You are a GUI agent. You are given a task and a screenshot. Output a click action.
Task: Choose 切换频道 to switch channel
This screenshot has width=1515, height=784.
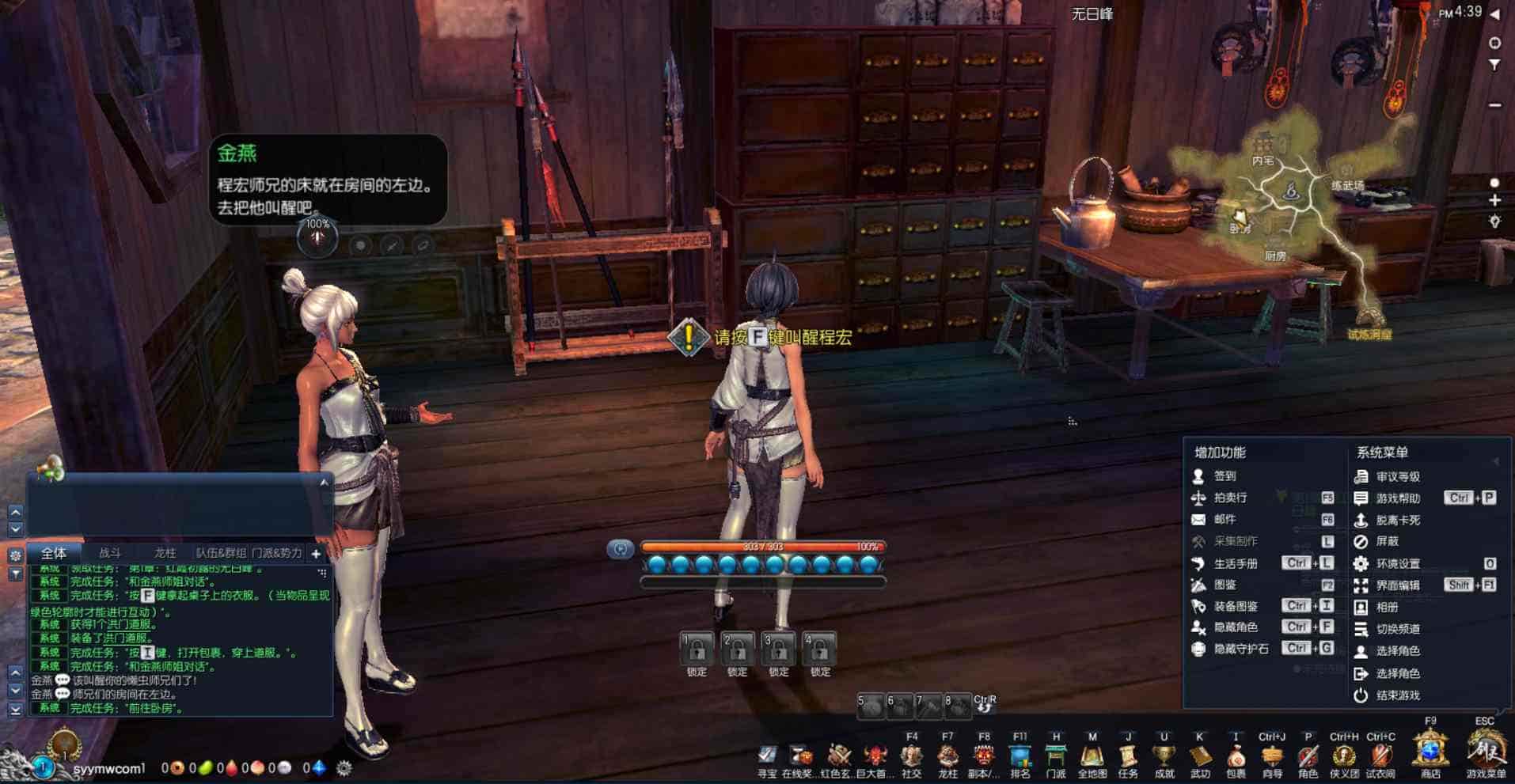click(1397, 629)
